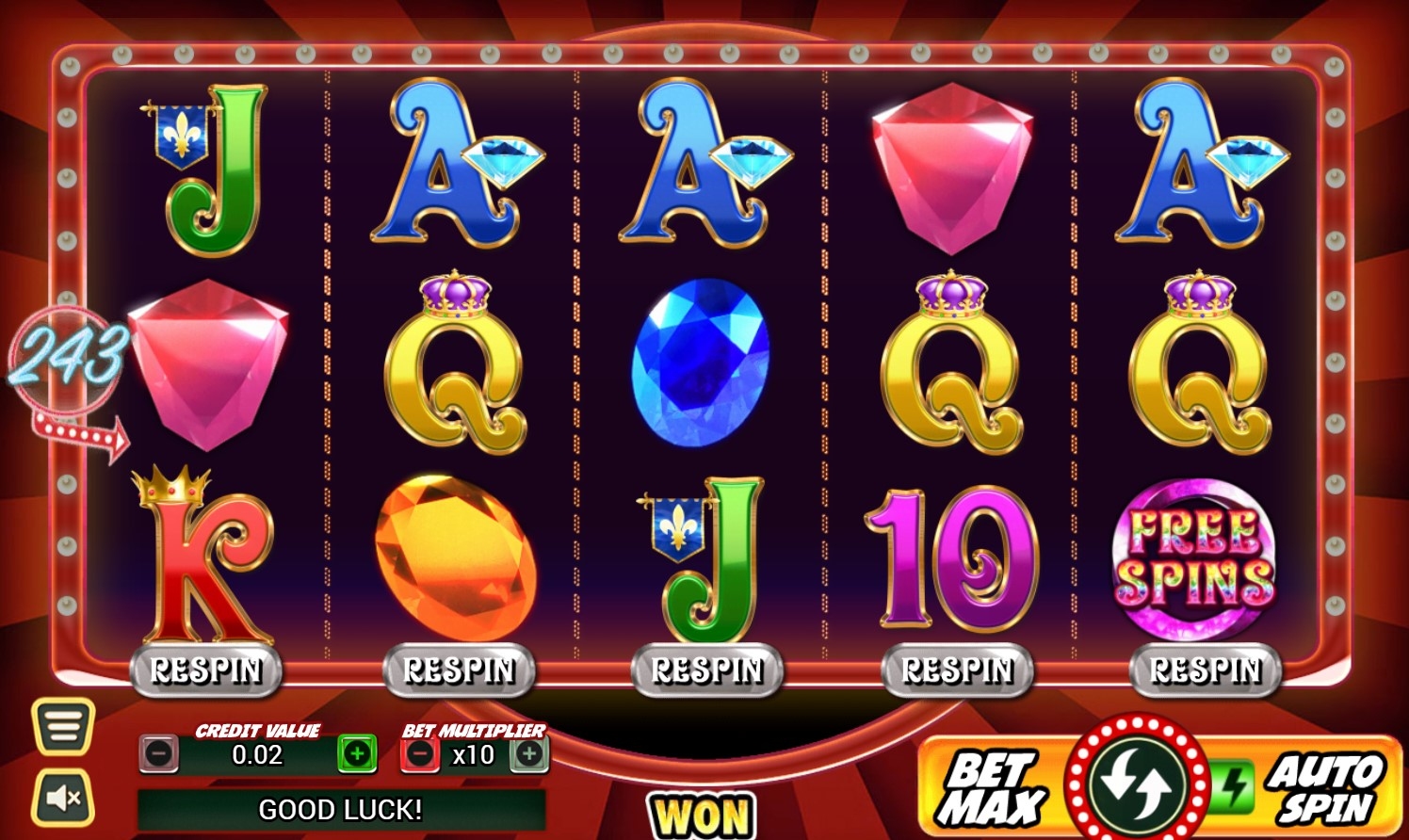
Task: Decrease the credit value
Action: tap(159, 753)
